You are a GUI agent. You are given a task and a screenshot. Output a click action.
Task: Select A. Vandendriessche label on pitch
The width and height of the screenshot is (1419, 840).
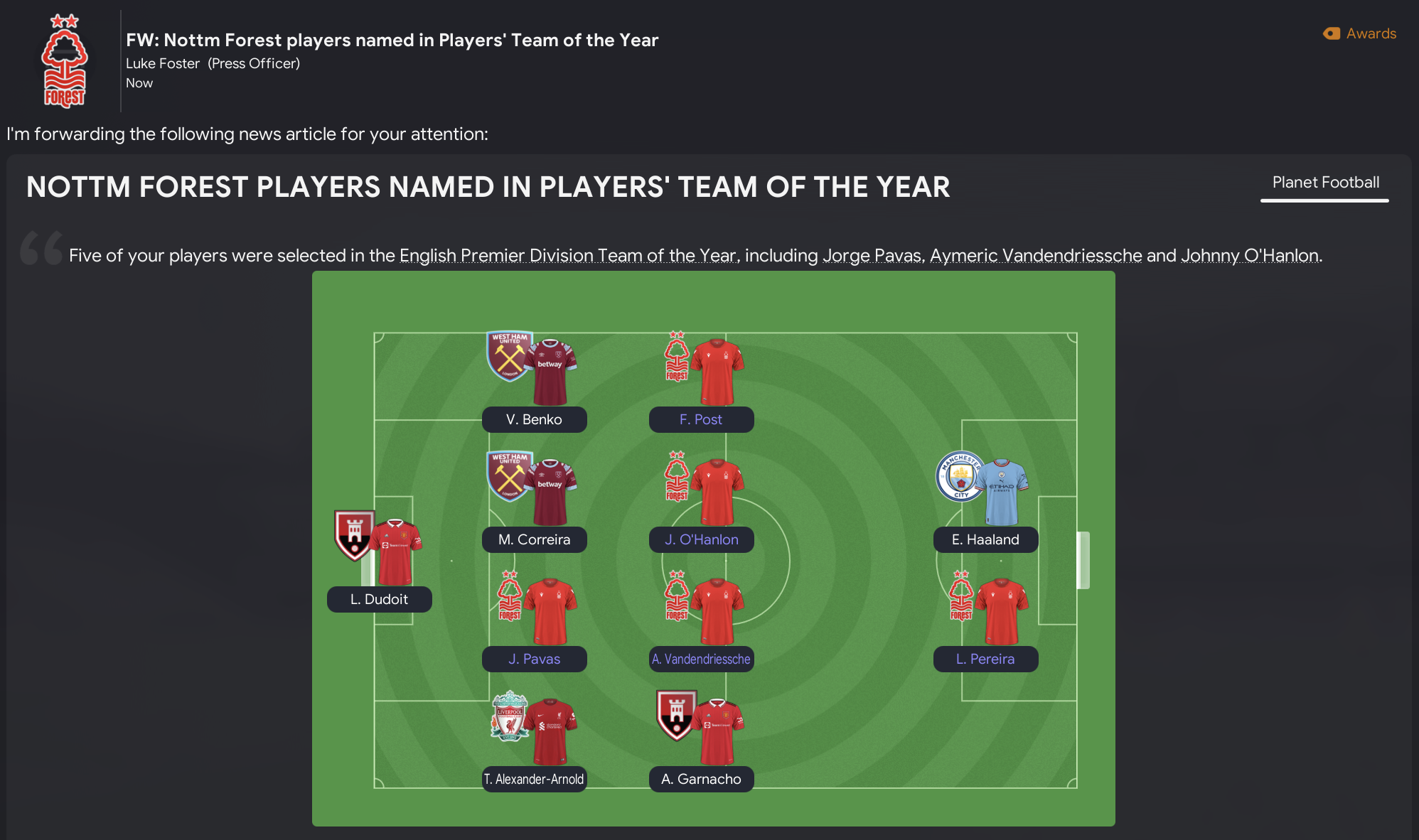point(701,659)
